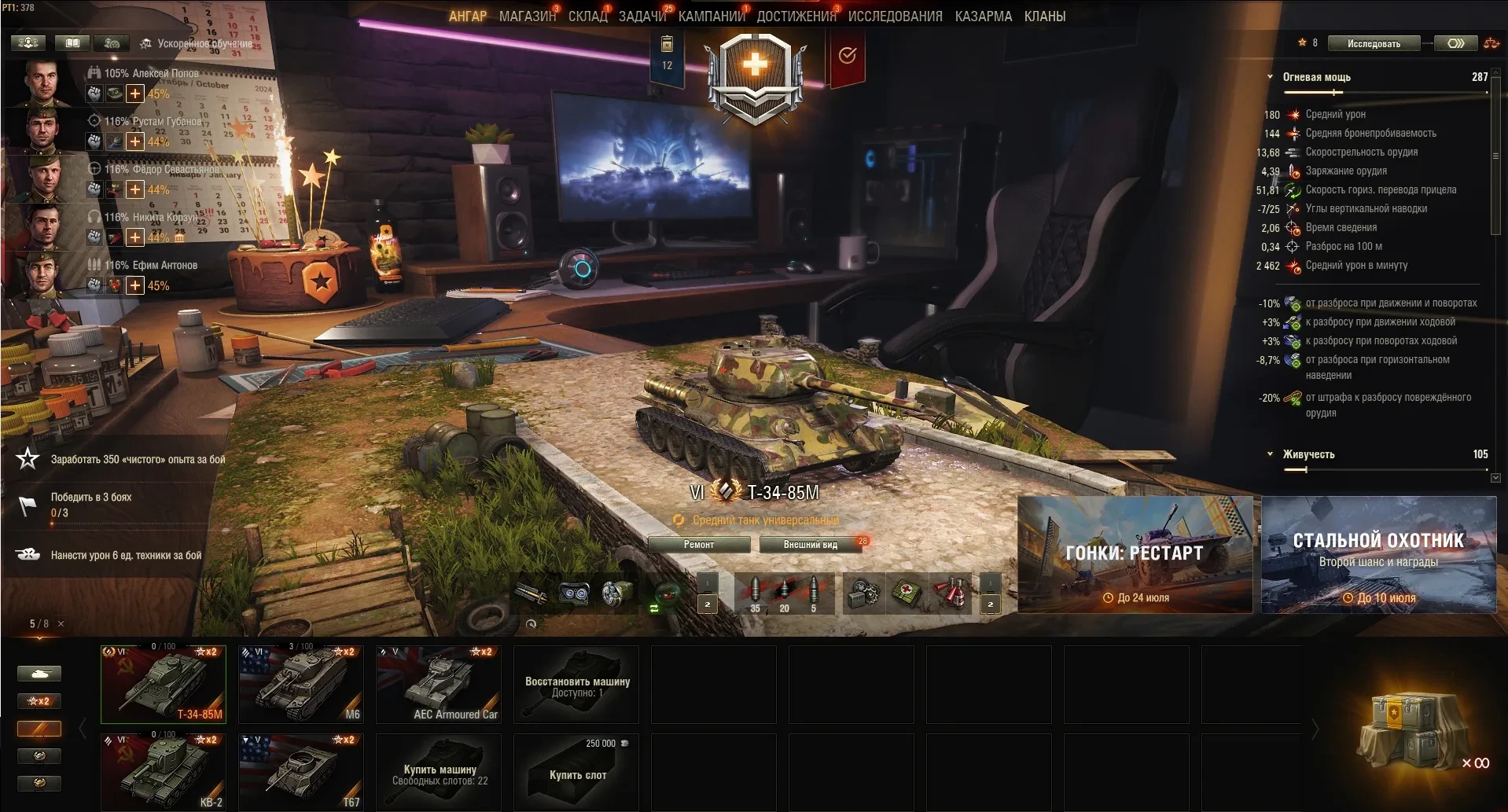The width and height of the screenshot is (1508, 812).
Task: Open the Казарма barracks tab
Action: click(x=983, y=17)
